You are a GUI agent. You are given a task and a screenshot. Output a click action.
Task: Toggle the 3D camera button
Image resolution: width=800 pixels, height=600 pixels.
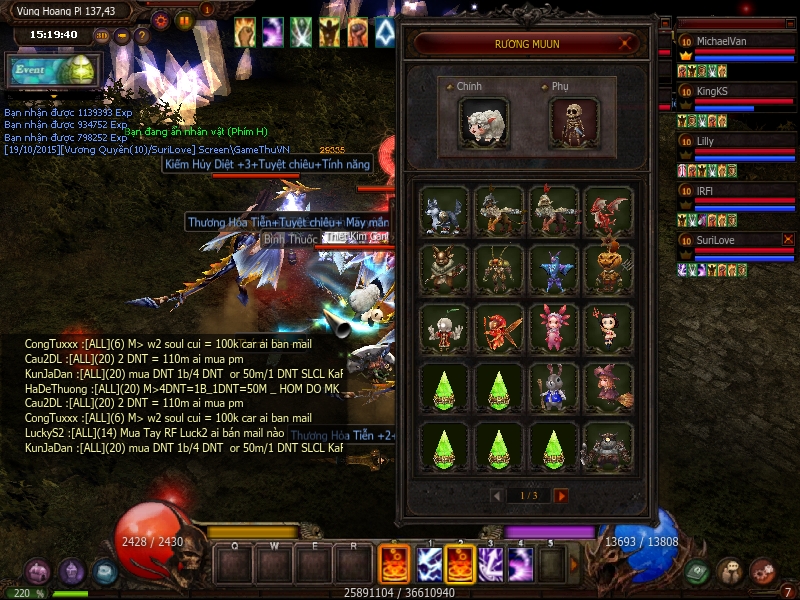tap(102, 36)
